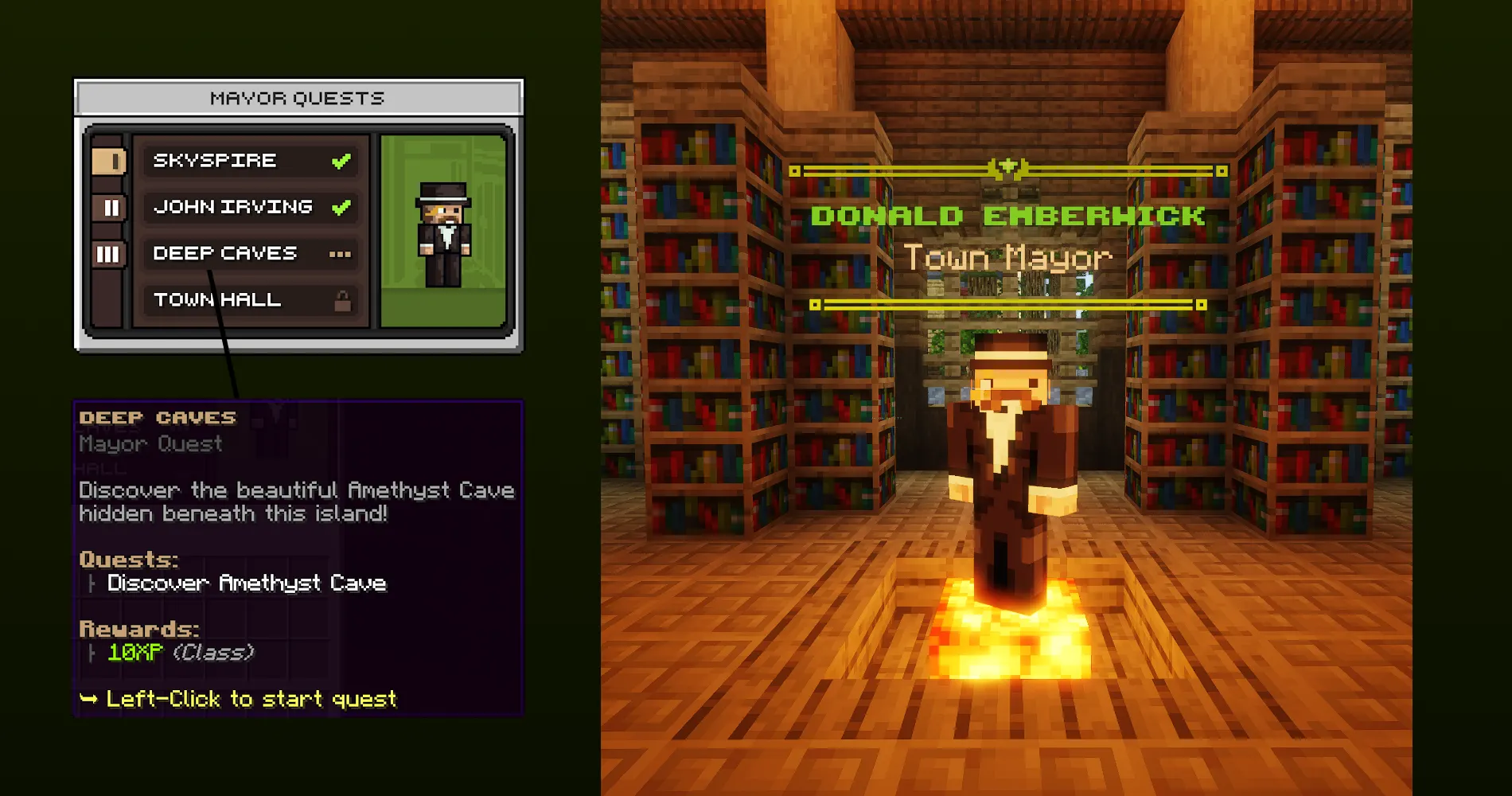The image size is (1512, 796).
Task: Click the left endpoint square of the yellow divider
Action: tap(793, 169)
